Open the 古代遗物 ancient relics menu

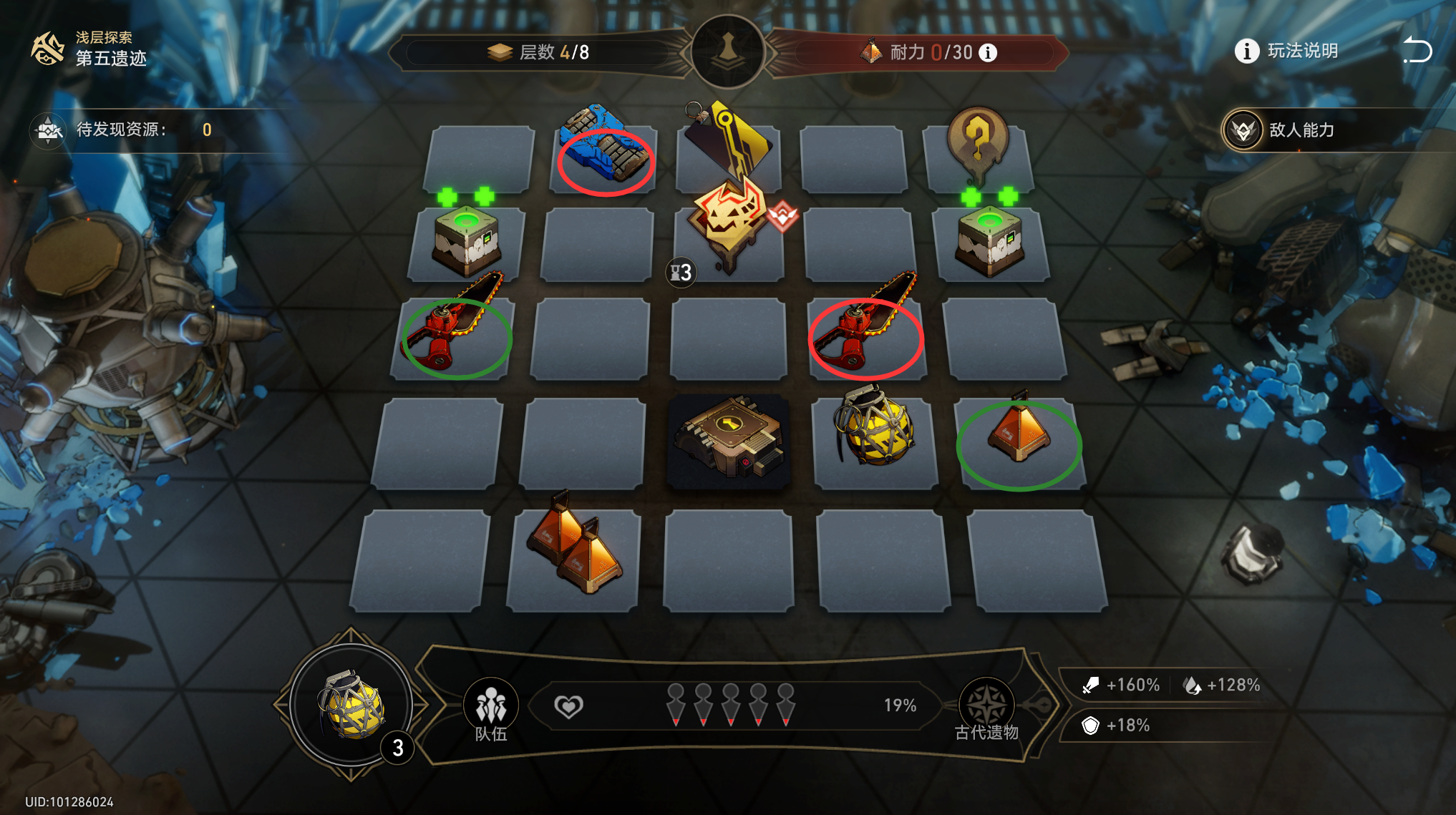(x=986, y=708)
